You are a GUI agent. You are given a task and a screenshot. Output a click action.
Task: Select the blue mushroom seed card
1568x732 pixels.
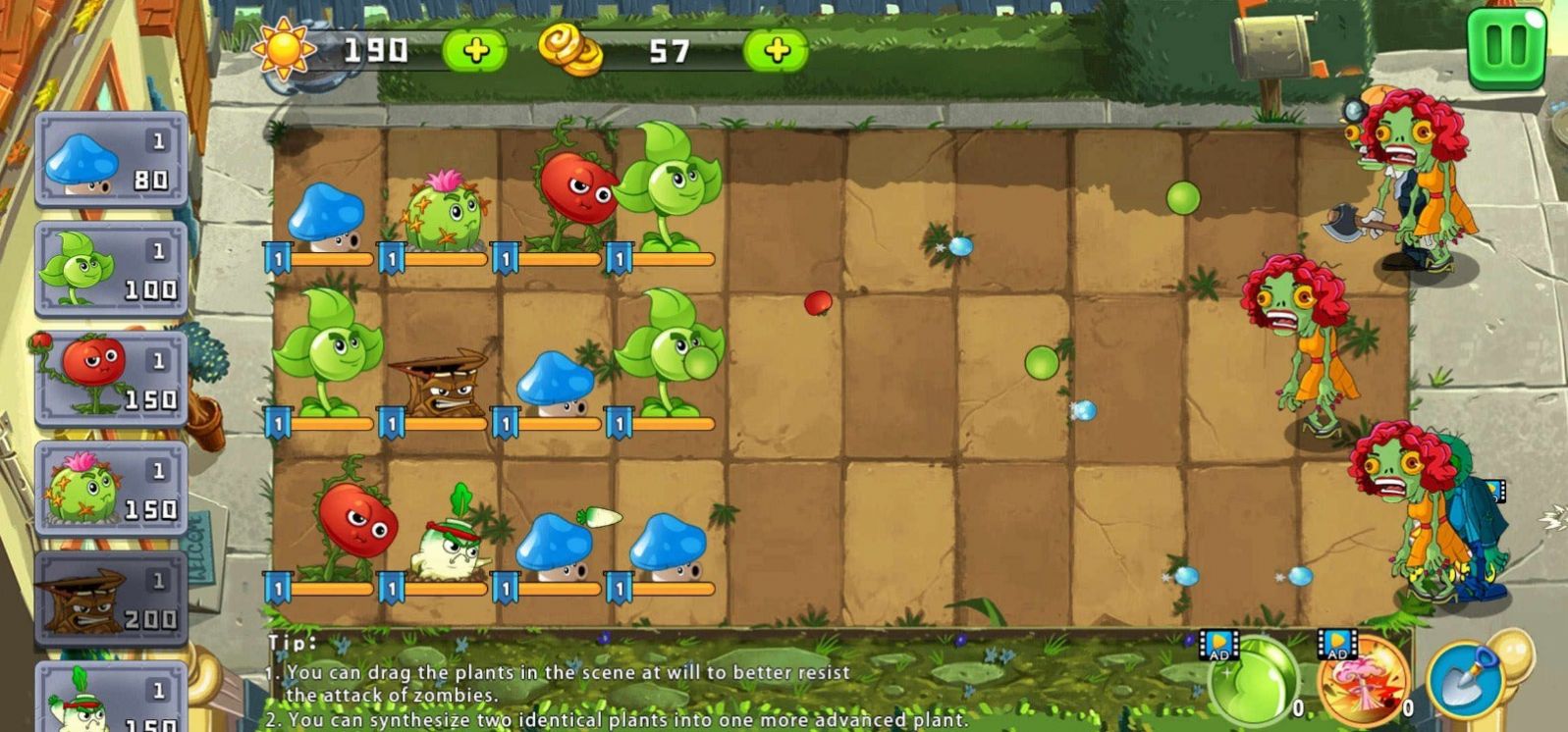(x=110, y=162)
